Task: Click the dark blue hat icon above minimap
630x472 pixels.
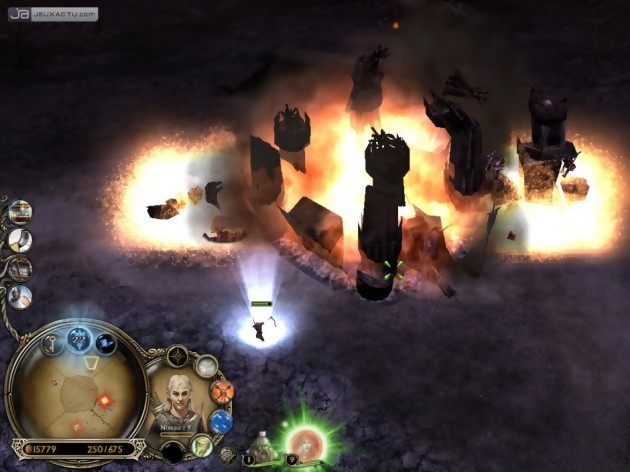Action: [x=104, y=344]
